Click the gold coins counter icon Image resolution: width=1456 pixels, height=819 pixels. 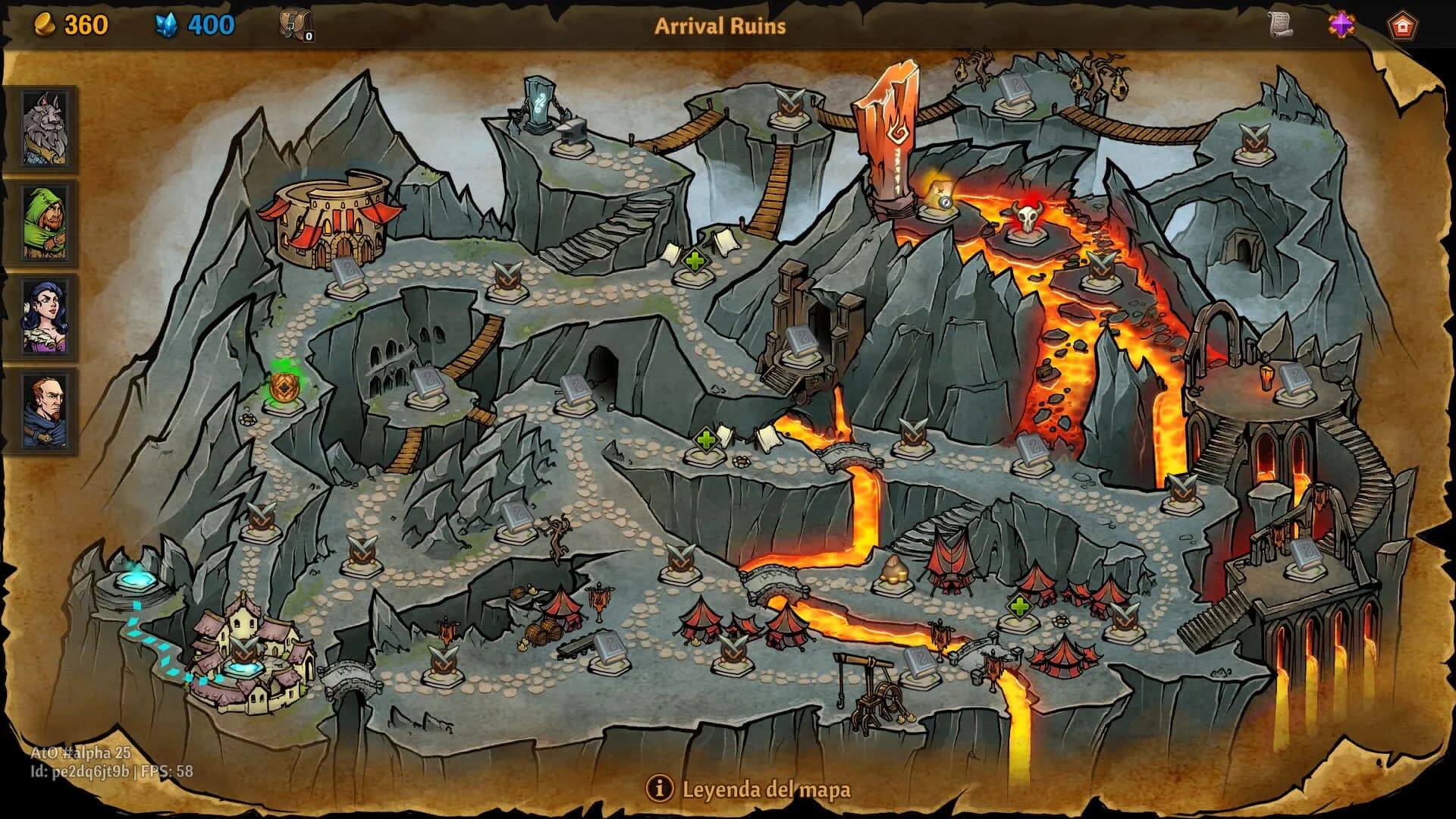click(44, 23)
